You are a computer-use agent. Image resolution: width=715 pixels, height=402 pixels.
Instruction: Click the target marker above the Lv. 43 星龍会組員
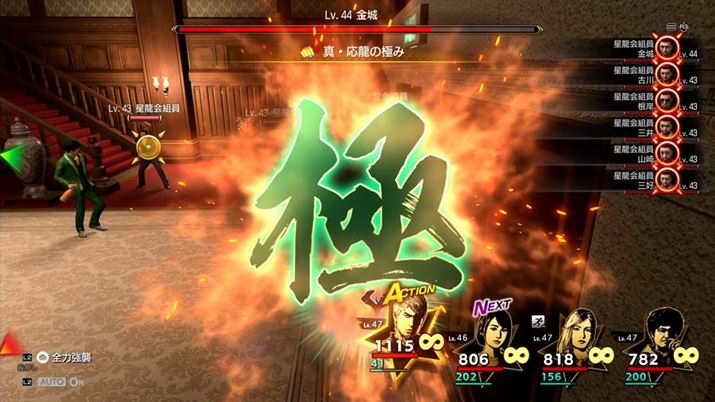click(147, 148)
